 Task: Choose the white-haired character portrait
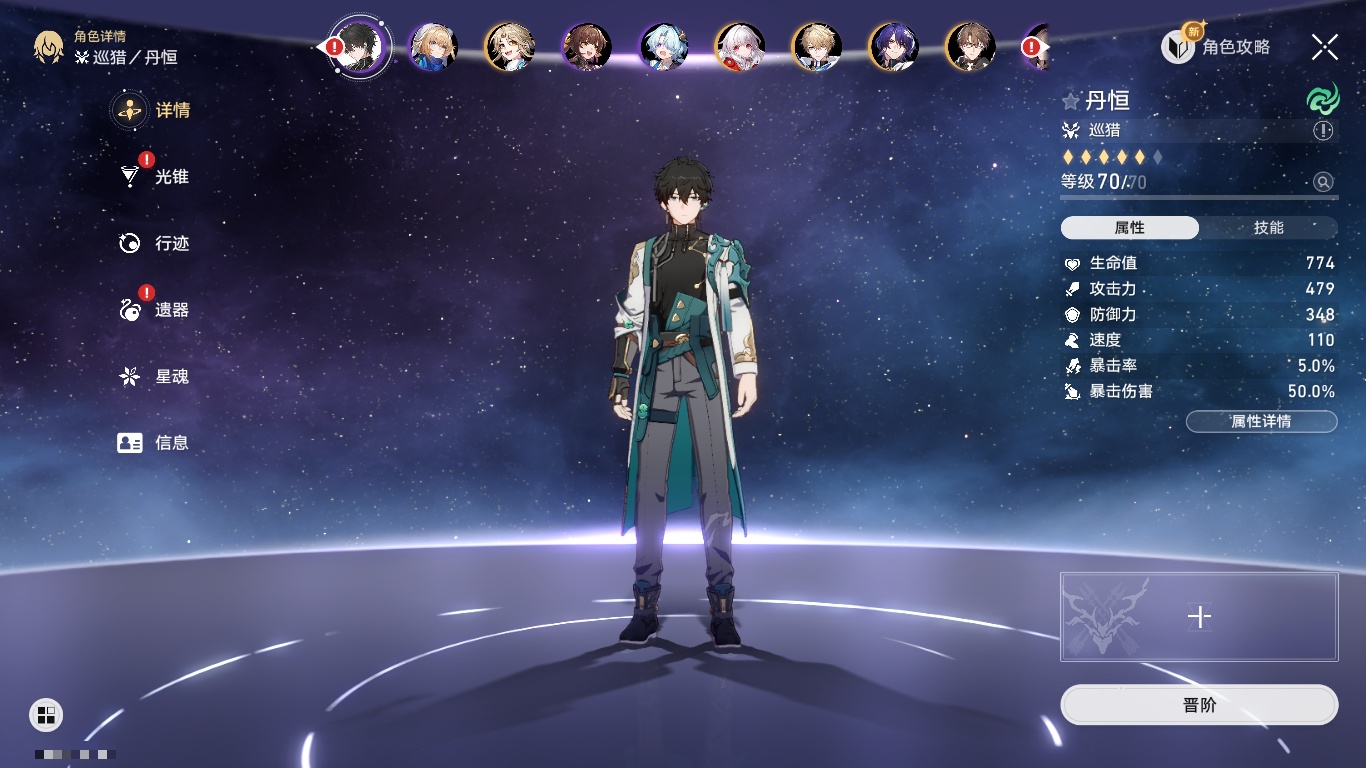tap(740, 47)
